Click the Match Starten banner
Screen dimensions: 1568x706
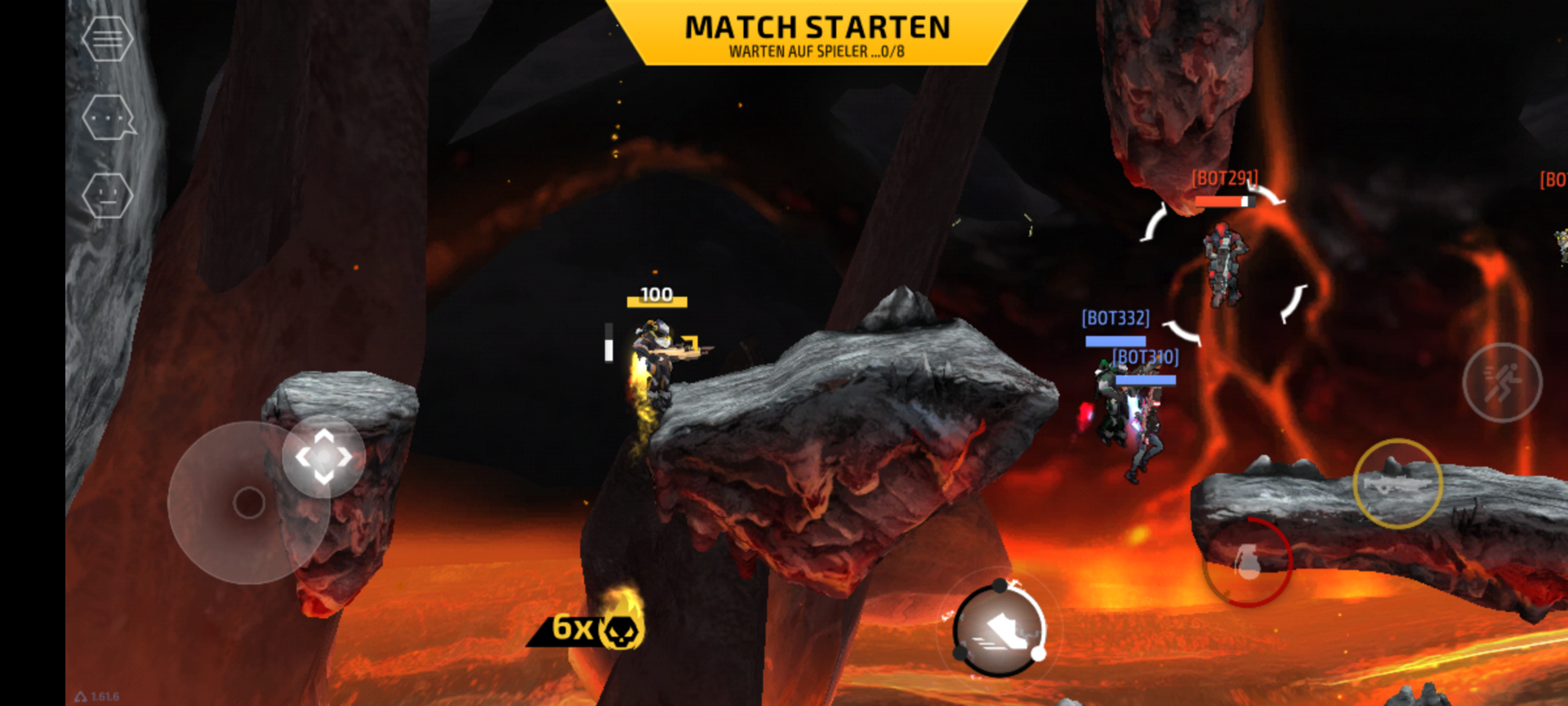pos(817,34)
